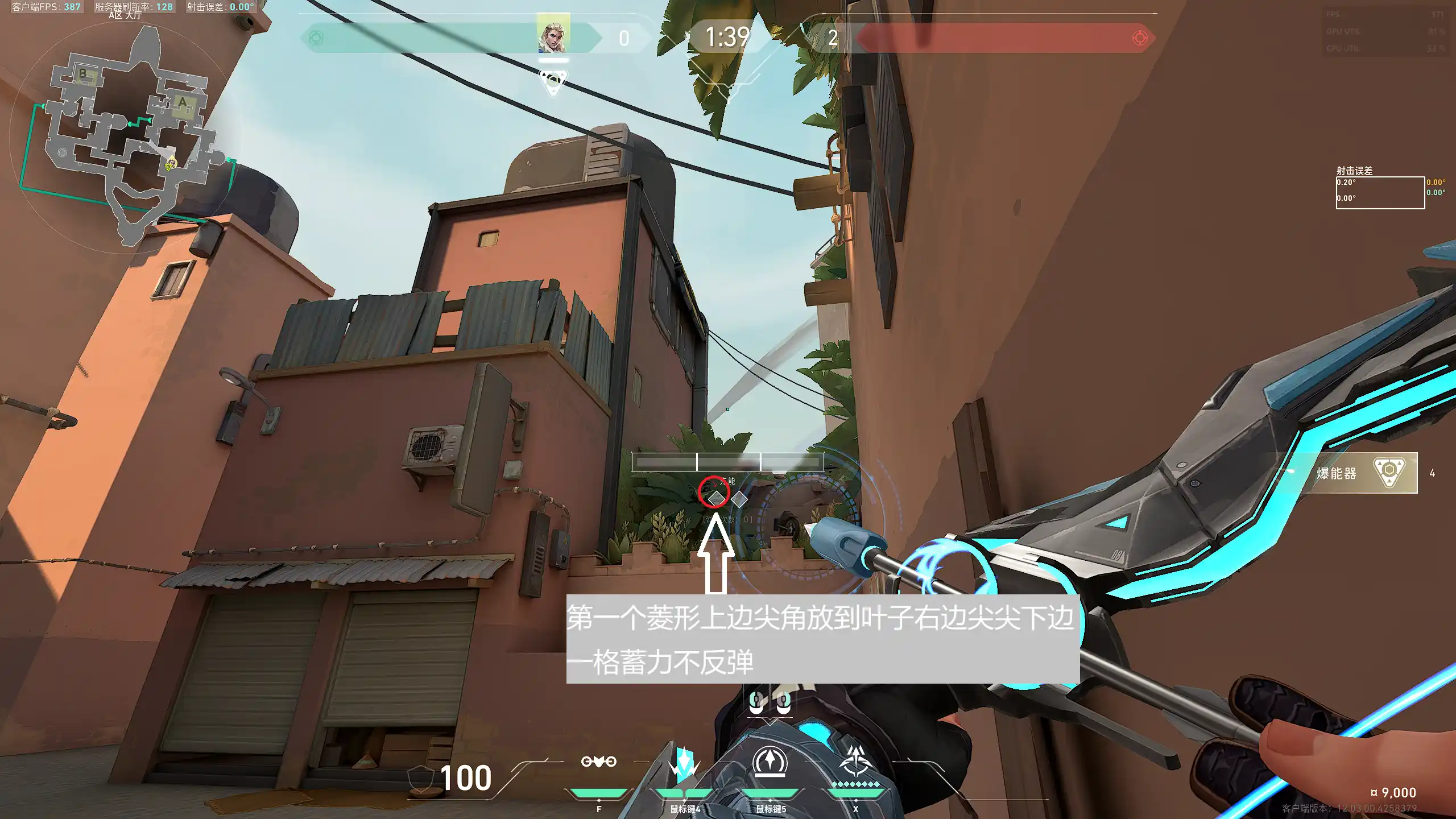Trigger the Hunter's Fury ultimate icon
Image resolution: width=1456 pixels, height=819 pixels.
(855, 762)
